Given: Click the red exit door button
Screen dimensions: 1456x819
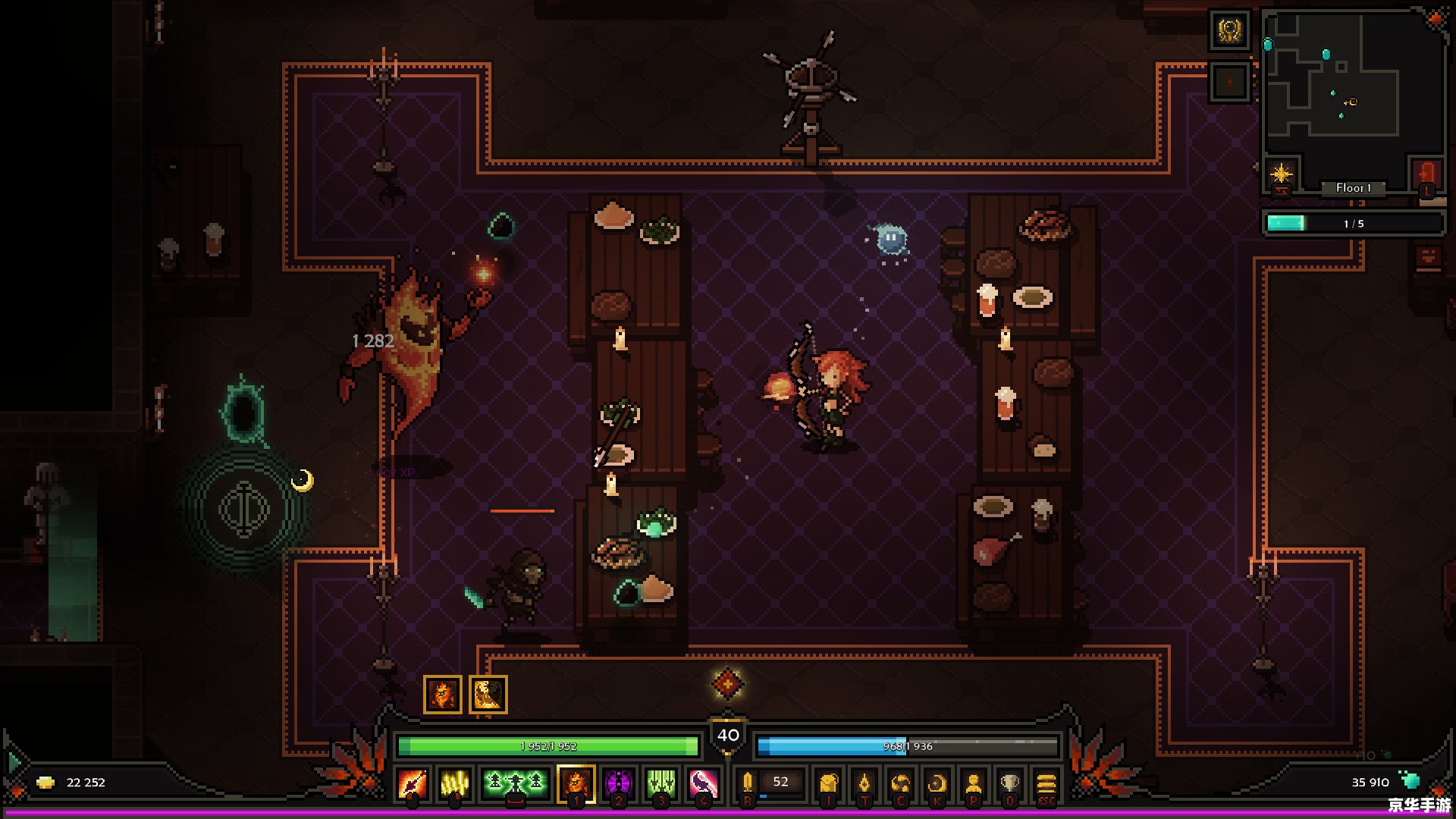Looking at the screenshot, I should click(1426, 174).
